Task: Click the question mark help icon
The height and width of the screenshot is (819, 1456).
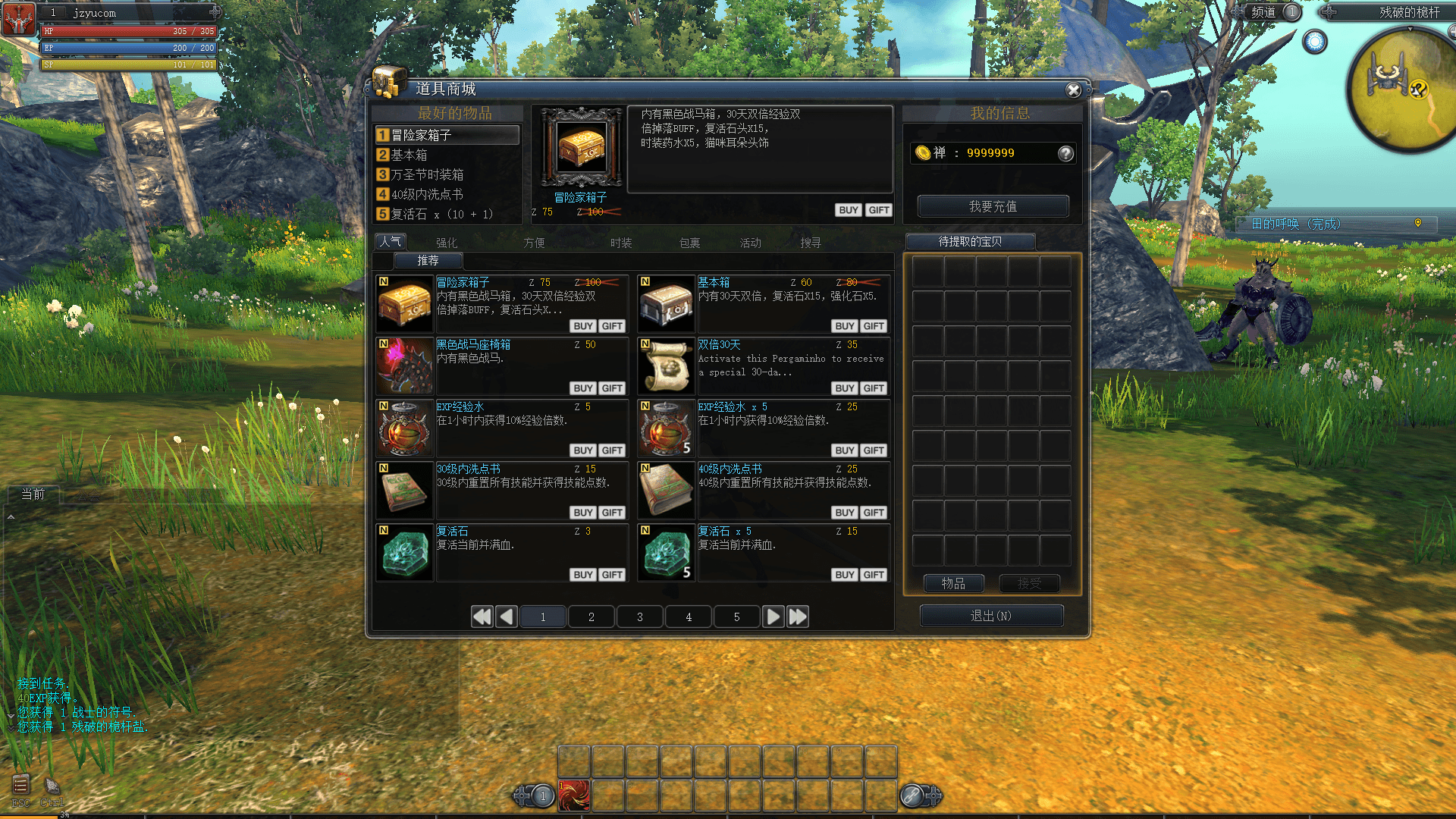Action: click(x=1065, y=153)
